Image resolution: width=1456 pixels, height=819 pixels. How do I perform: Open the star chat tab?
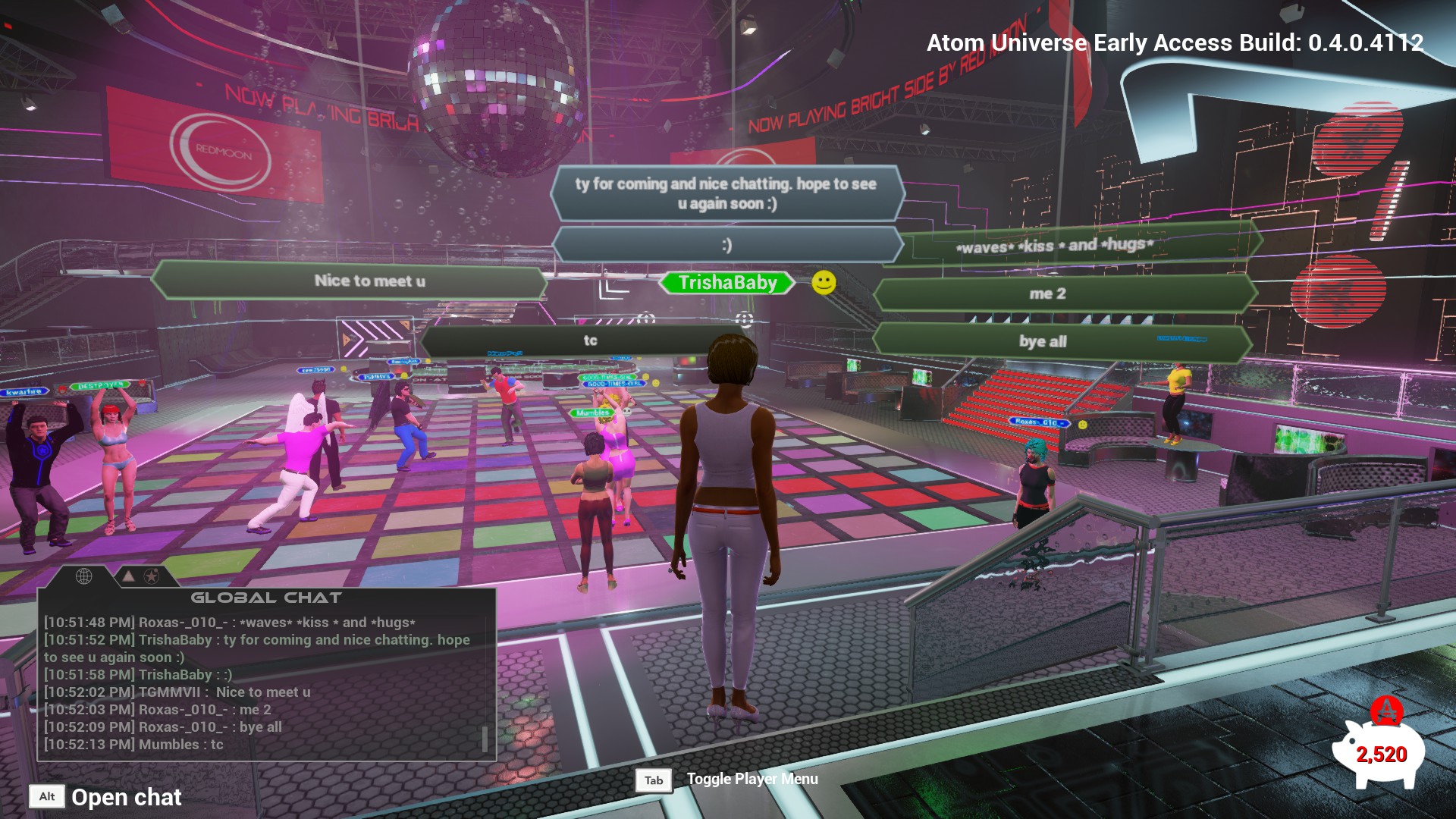coord(152,577)
